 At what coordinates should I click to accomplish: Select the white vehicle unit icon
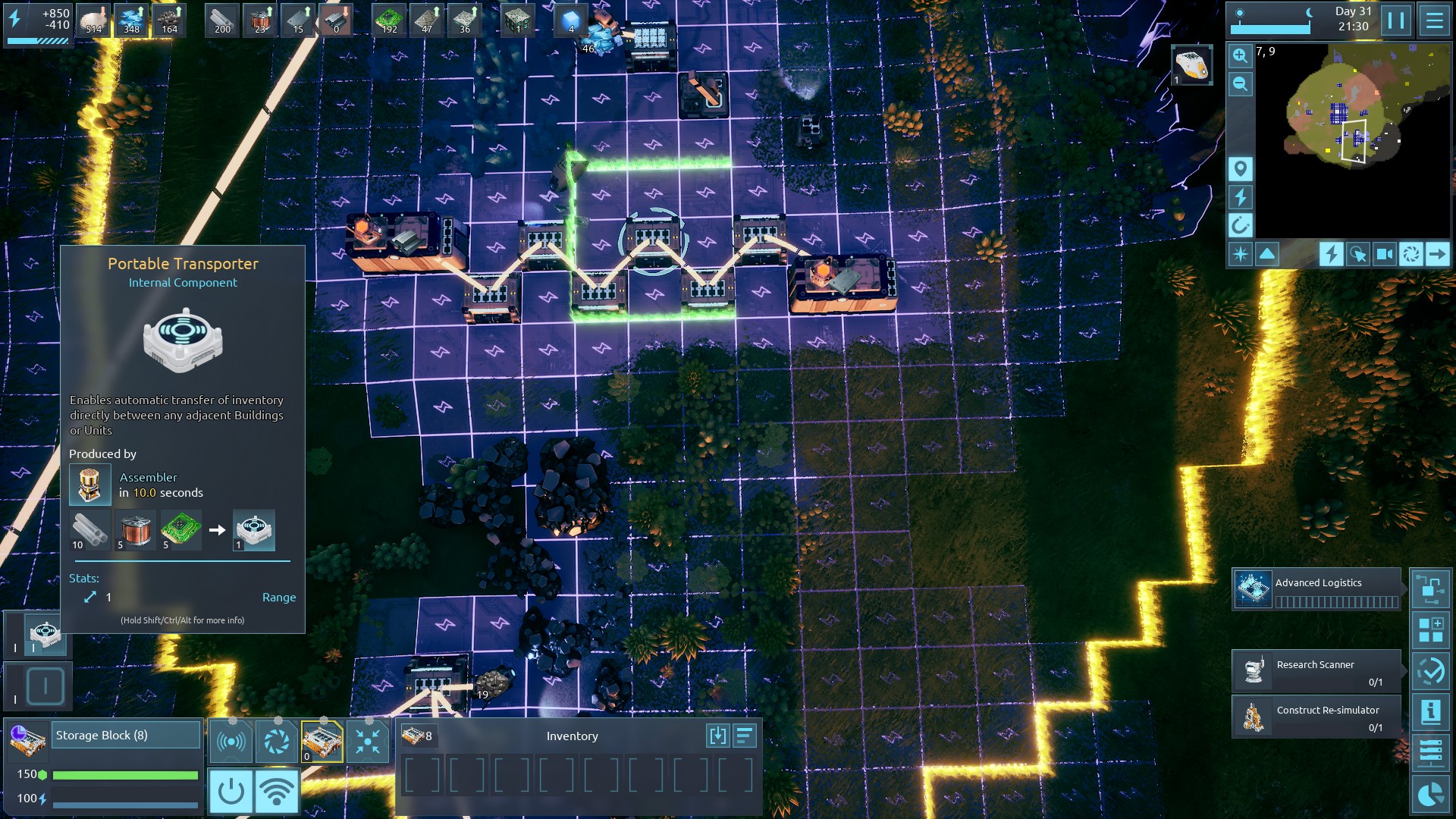point(1191,64)
